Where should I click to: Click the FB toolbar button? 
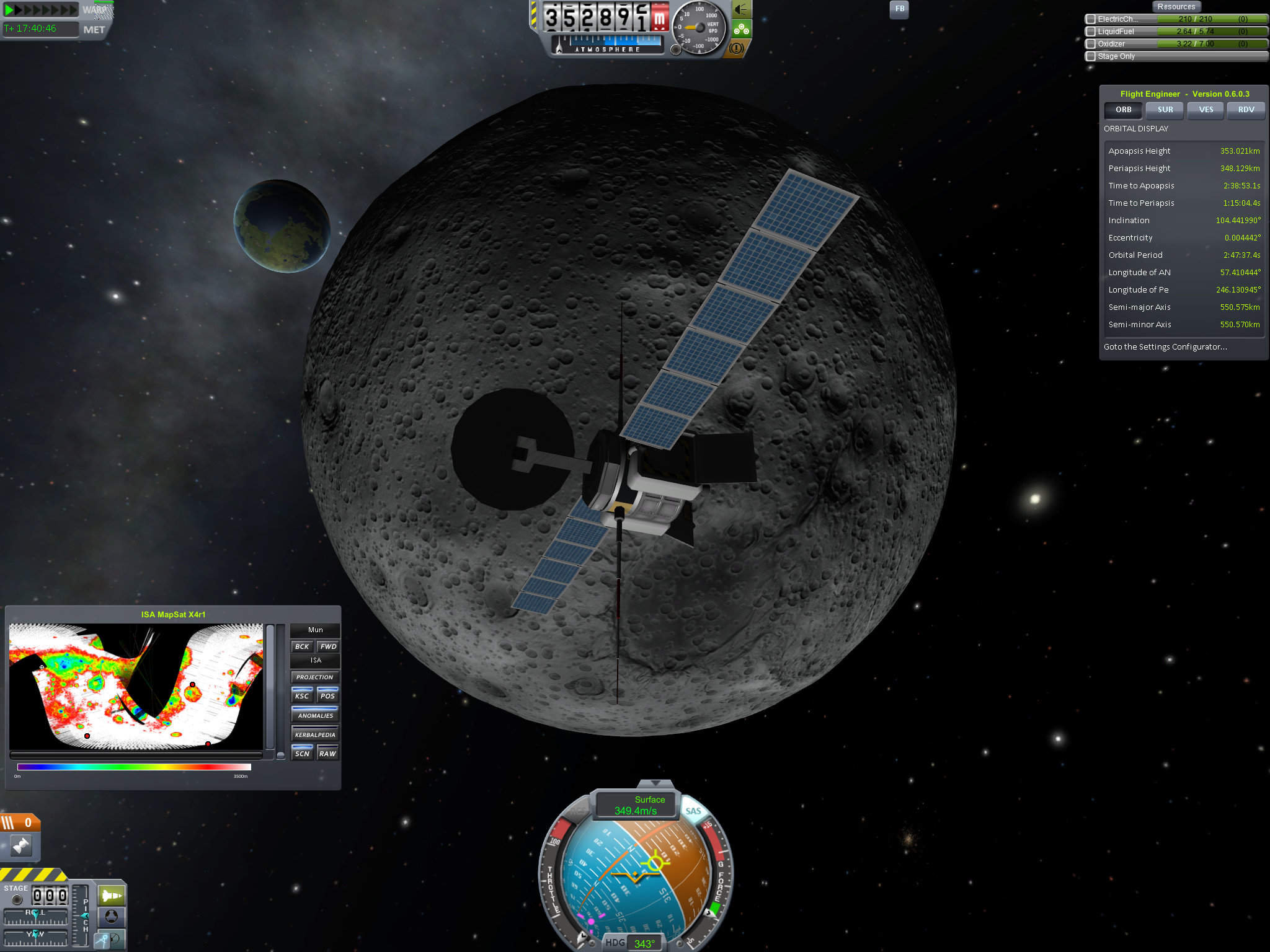(x=899, y=9)
